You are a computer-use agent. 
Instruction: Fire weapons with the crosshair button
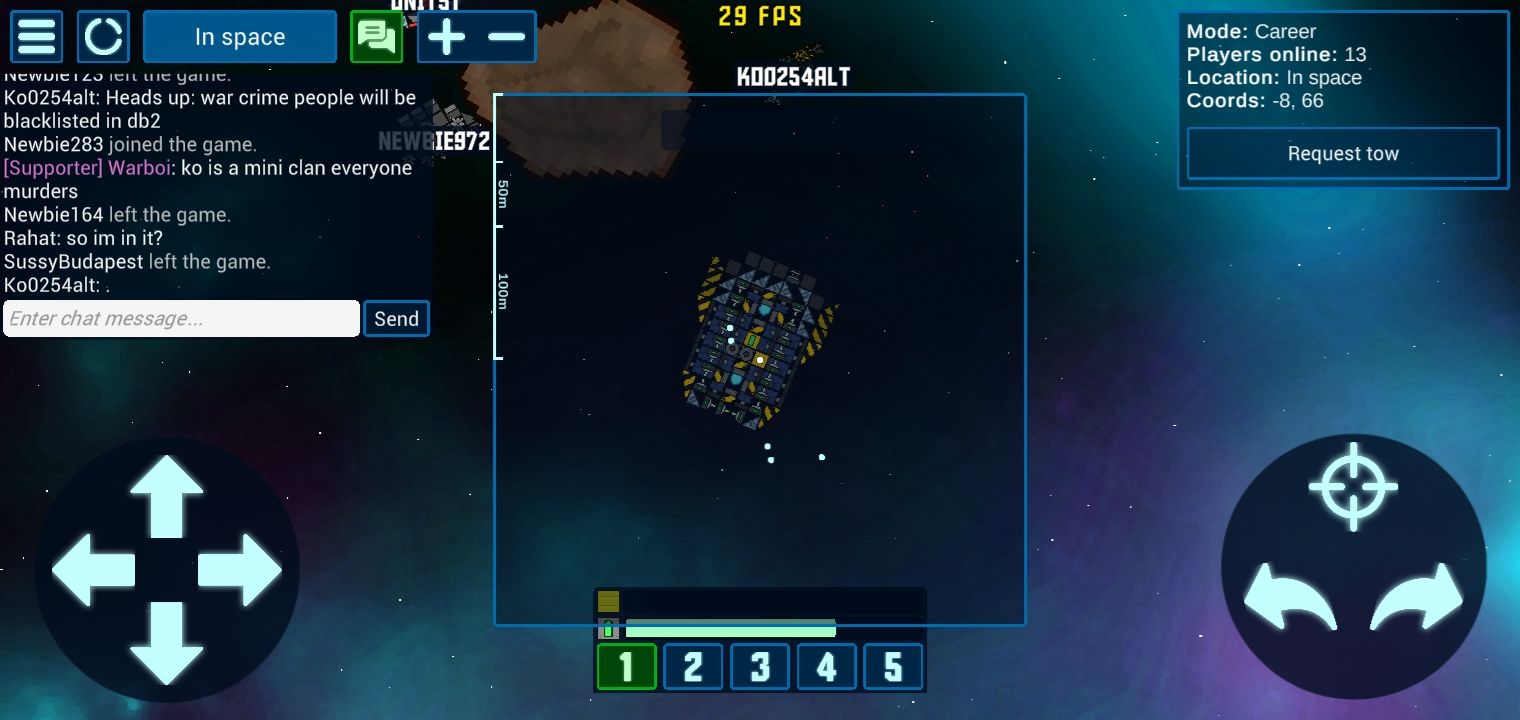point(1353,486)
